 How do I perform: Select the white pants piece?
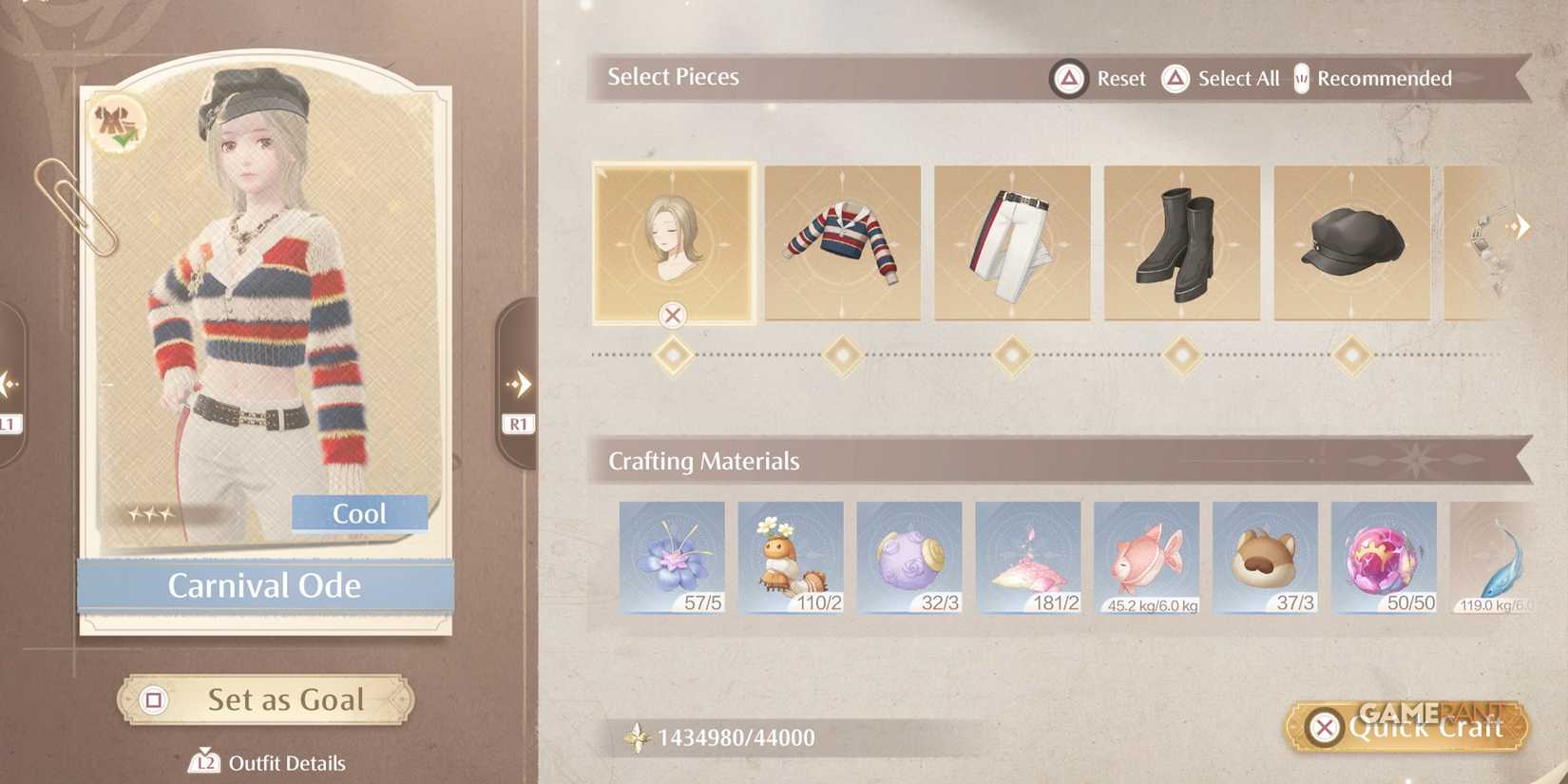(x=1012, y=243)
